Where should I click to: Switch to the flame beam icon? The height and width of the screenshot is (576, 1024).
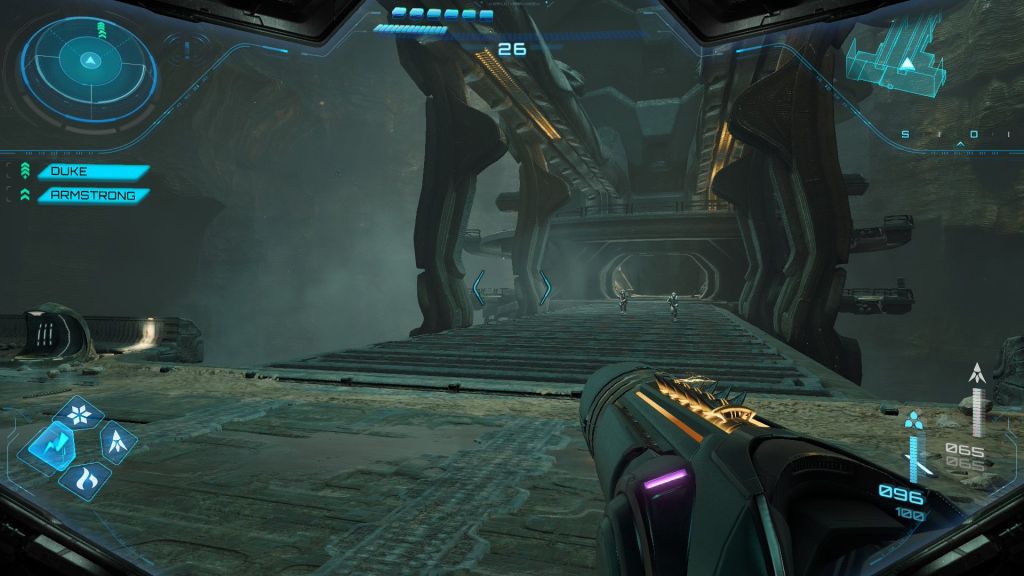(x=84, y=478)
